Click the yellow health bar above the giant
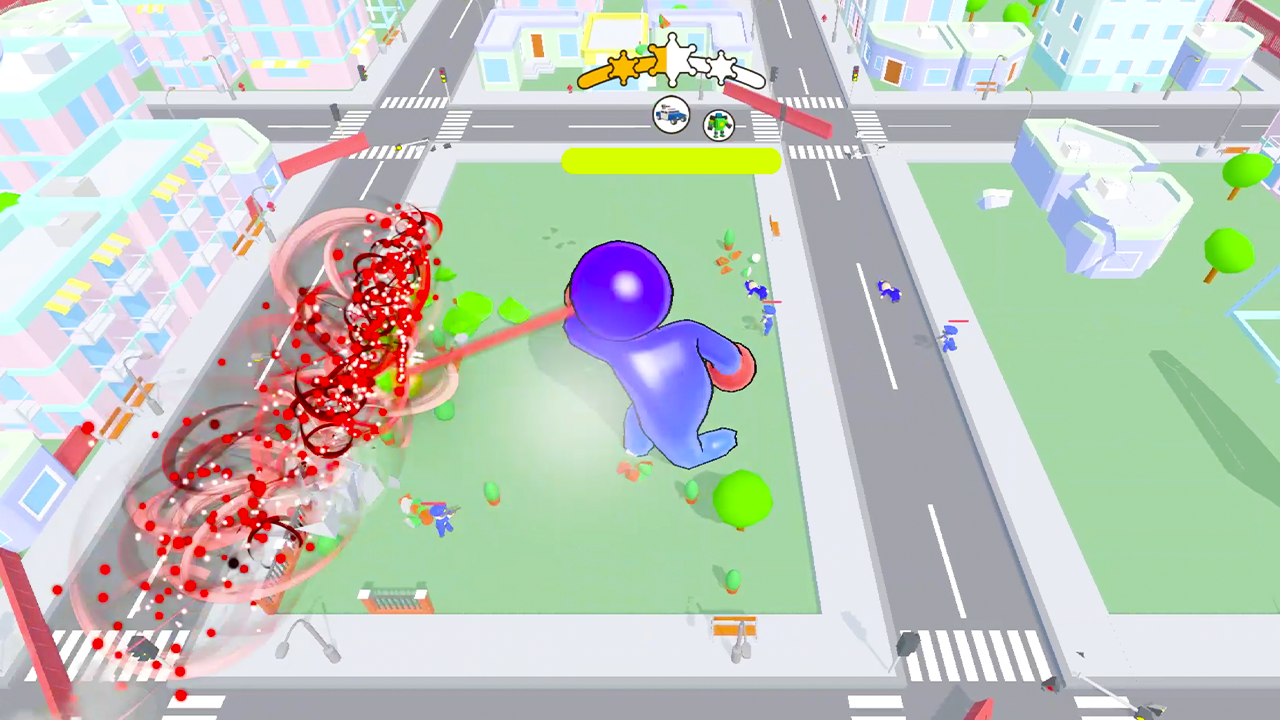Image resolution: width=1280 pixels, height=720 pixels. click(672, 162)
